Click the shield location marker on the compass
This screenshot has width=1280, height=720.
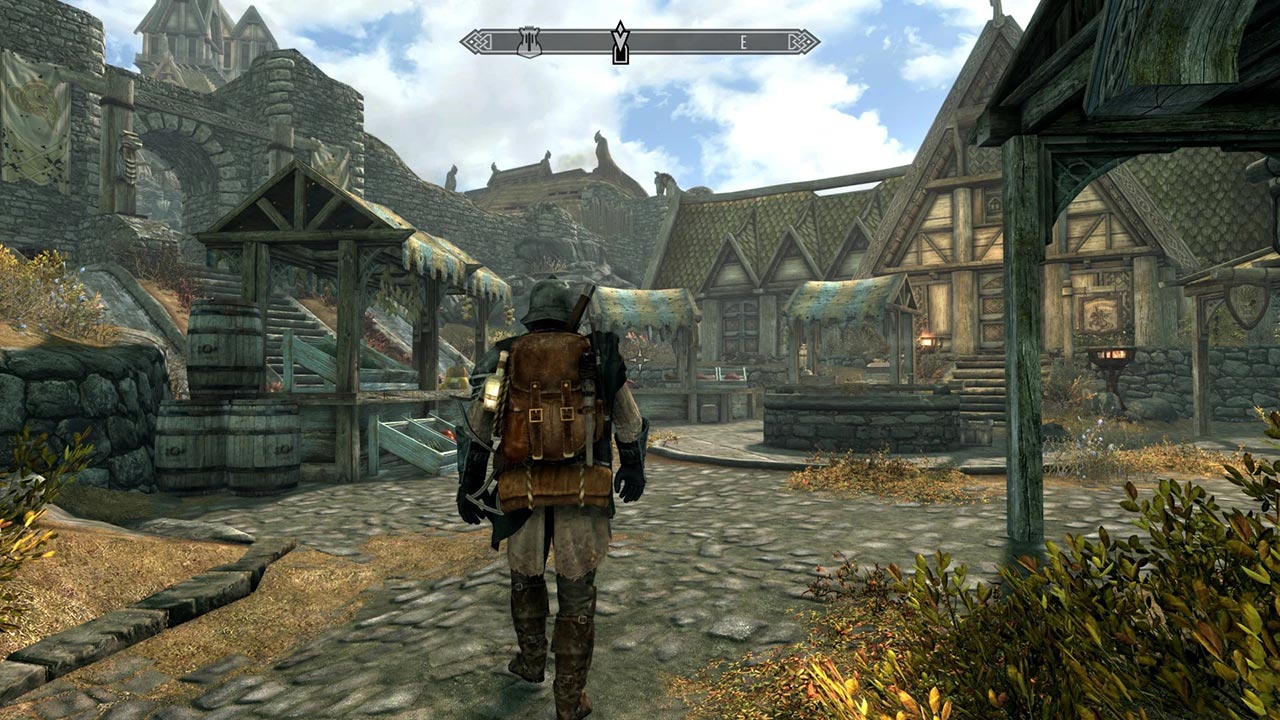tap(527, 42)
